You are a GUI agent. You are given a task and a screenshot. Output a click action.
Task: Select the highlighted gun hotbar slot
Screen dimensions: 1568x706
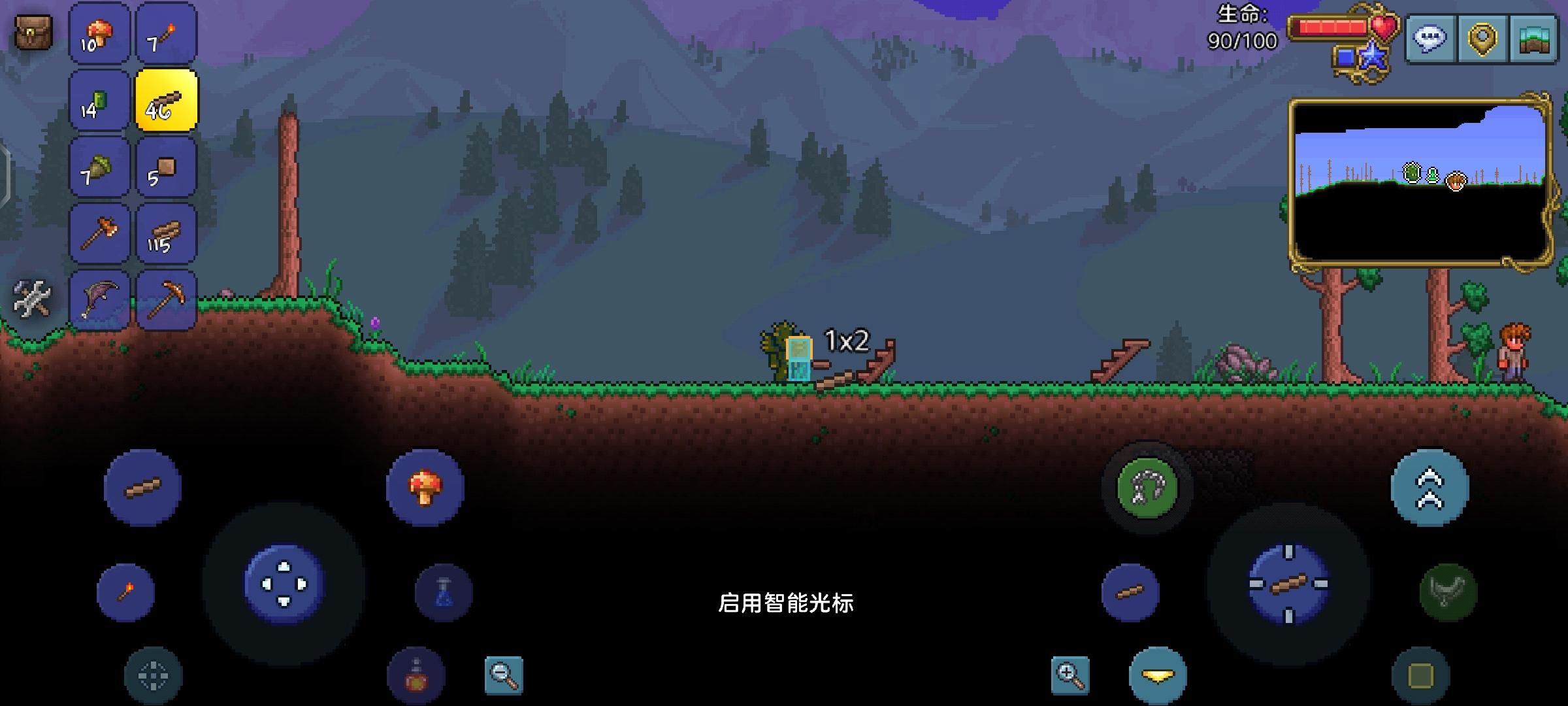tap(167, 102)
